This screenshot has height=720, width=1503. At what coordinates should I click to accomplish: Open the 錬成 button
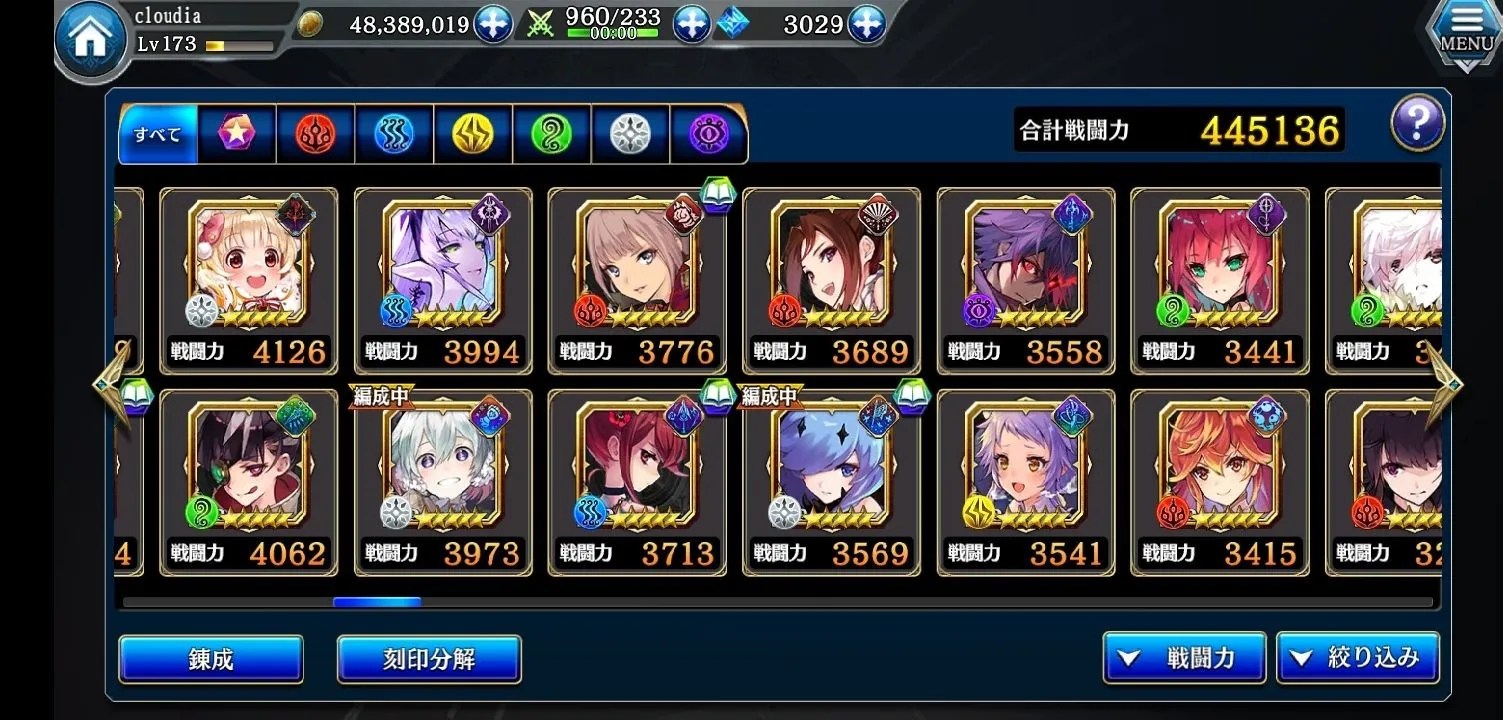point(211,659)
